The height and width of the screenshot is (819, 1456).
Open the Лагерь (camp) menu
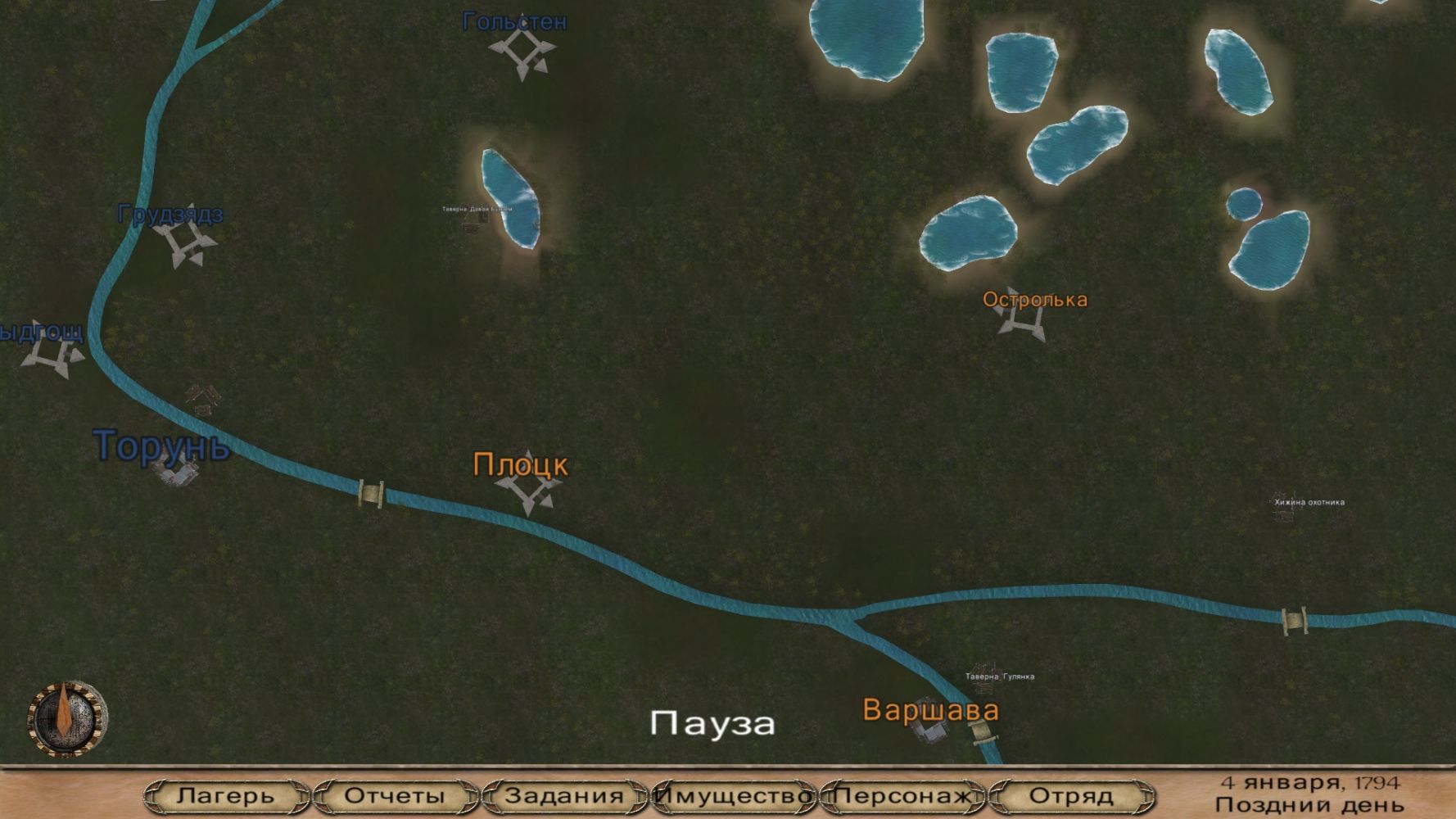click(x=225, y=795)
